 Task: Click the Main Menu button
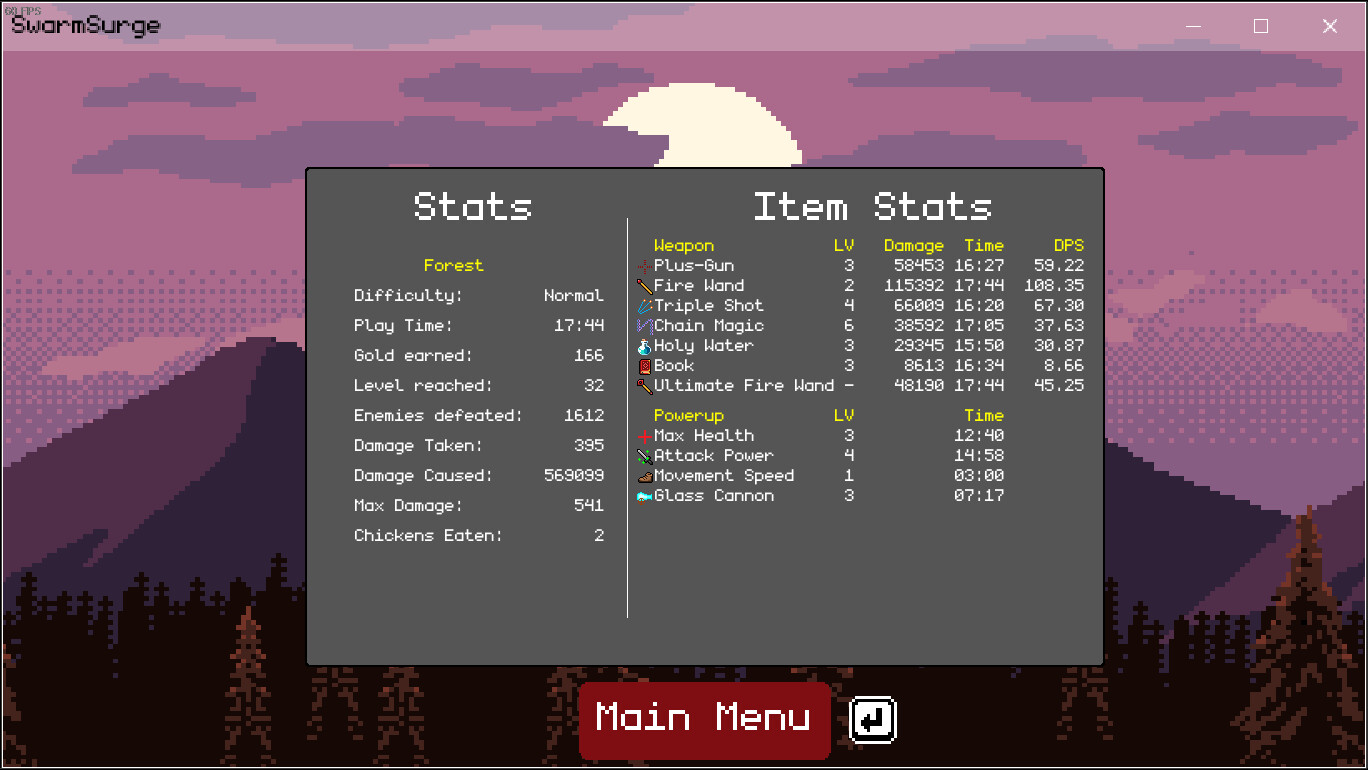[704, 719]
